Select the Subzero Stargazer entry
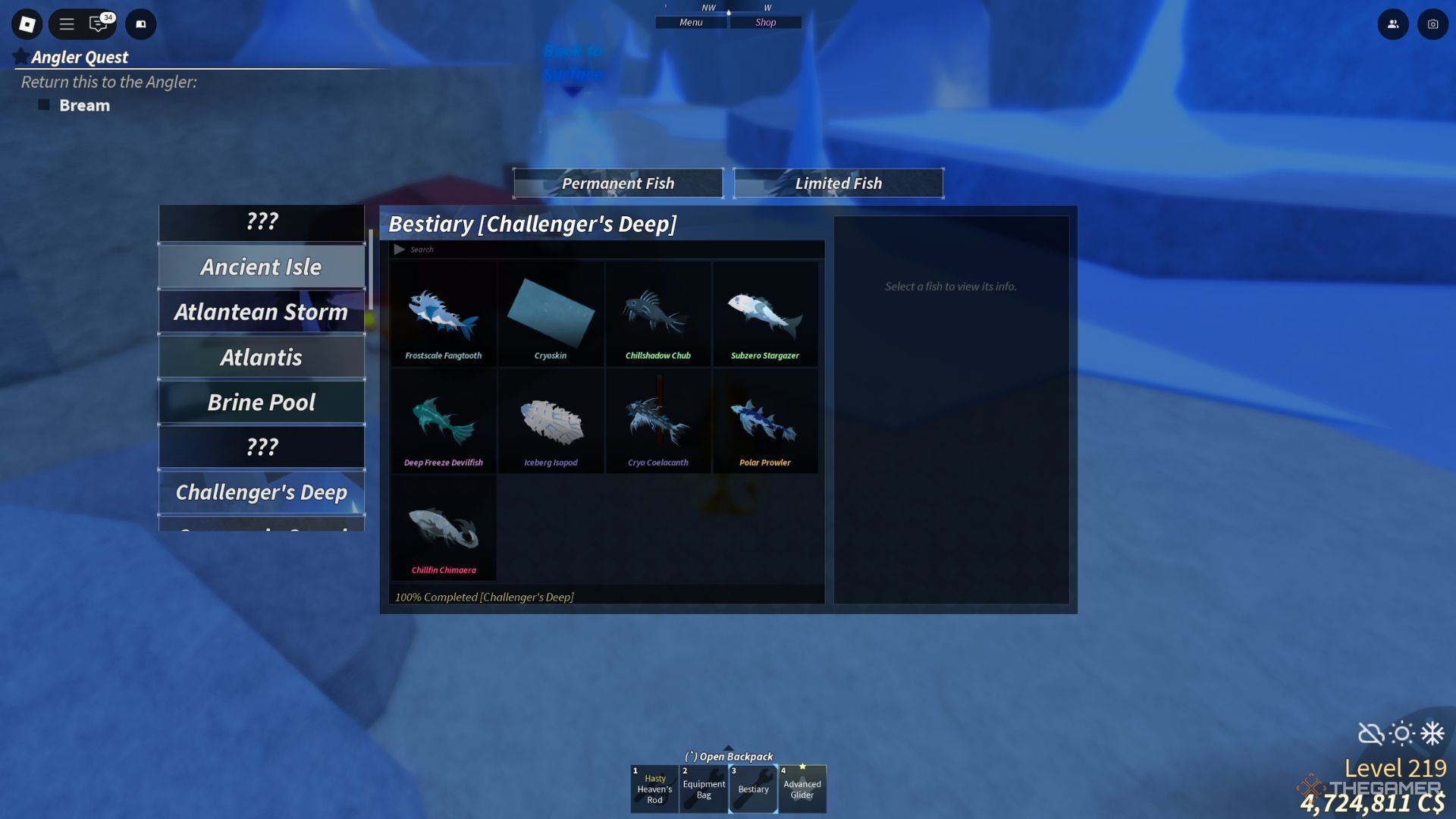 (x=766, y=313)
